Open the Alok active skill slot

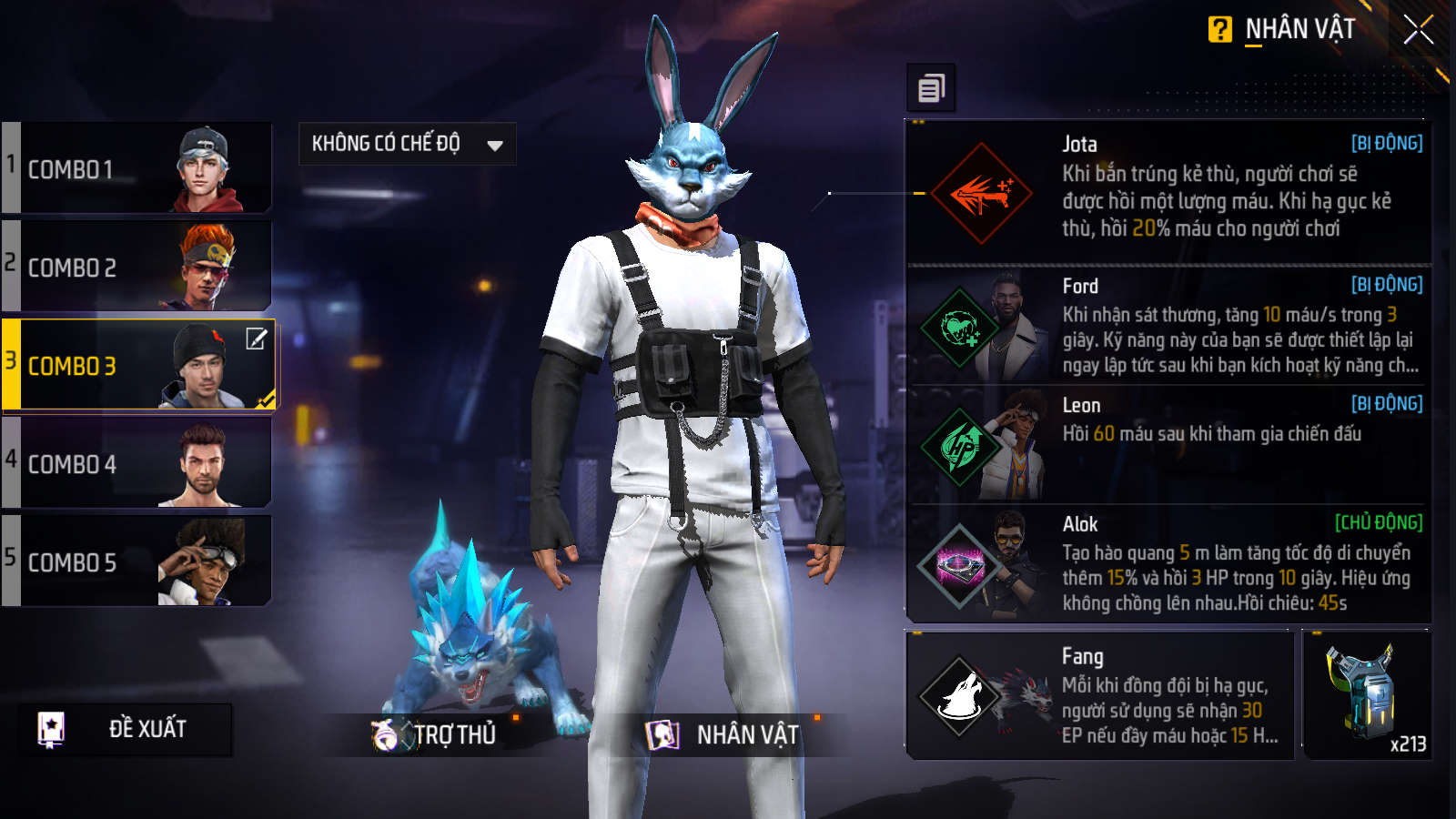(1168, 564)
